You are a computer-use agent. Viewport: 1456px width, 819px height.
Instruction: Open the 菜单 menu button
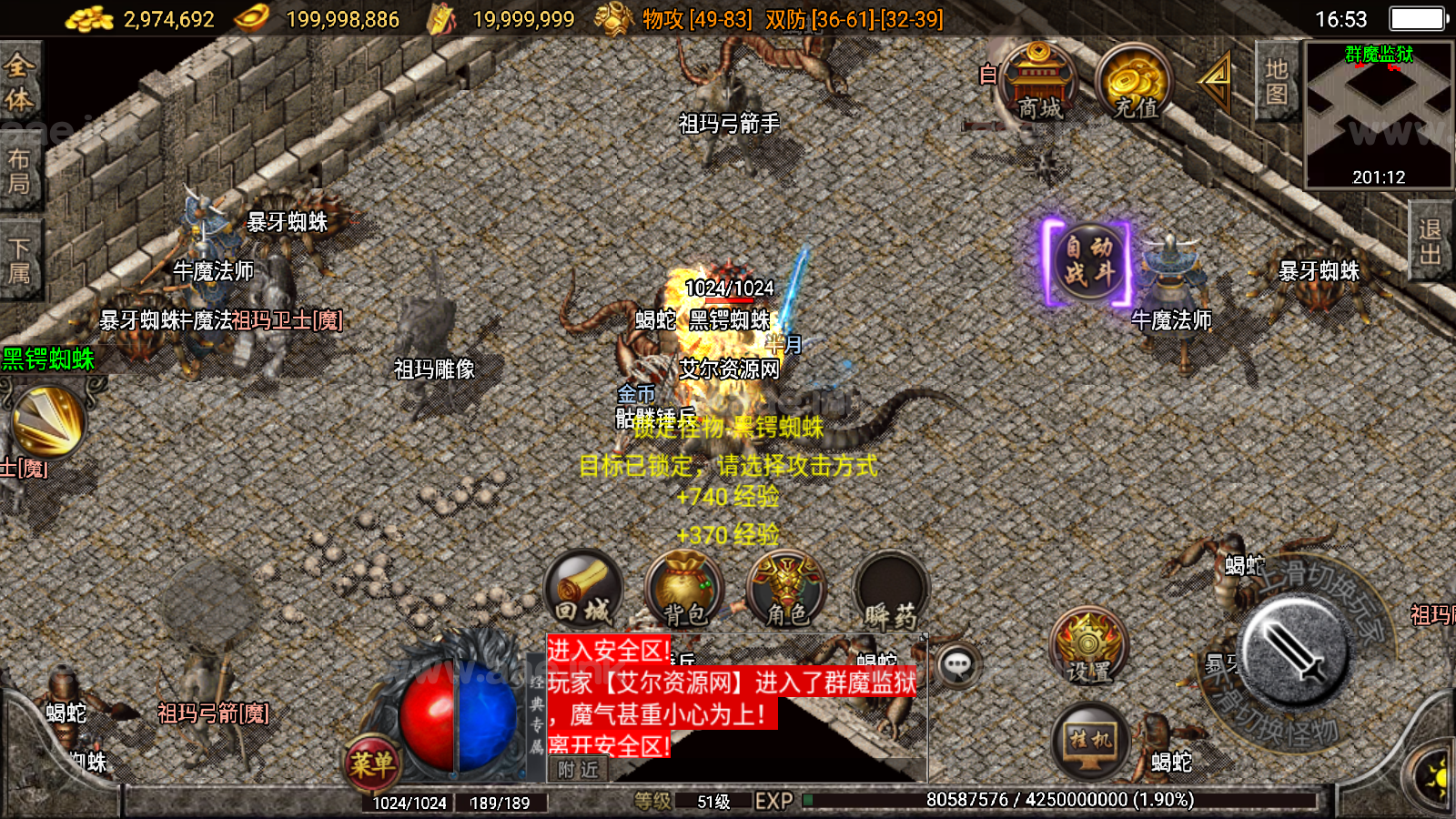click(x=371, y=763)
